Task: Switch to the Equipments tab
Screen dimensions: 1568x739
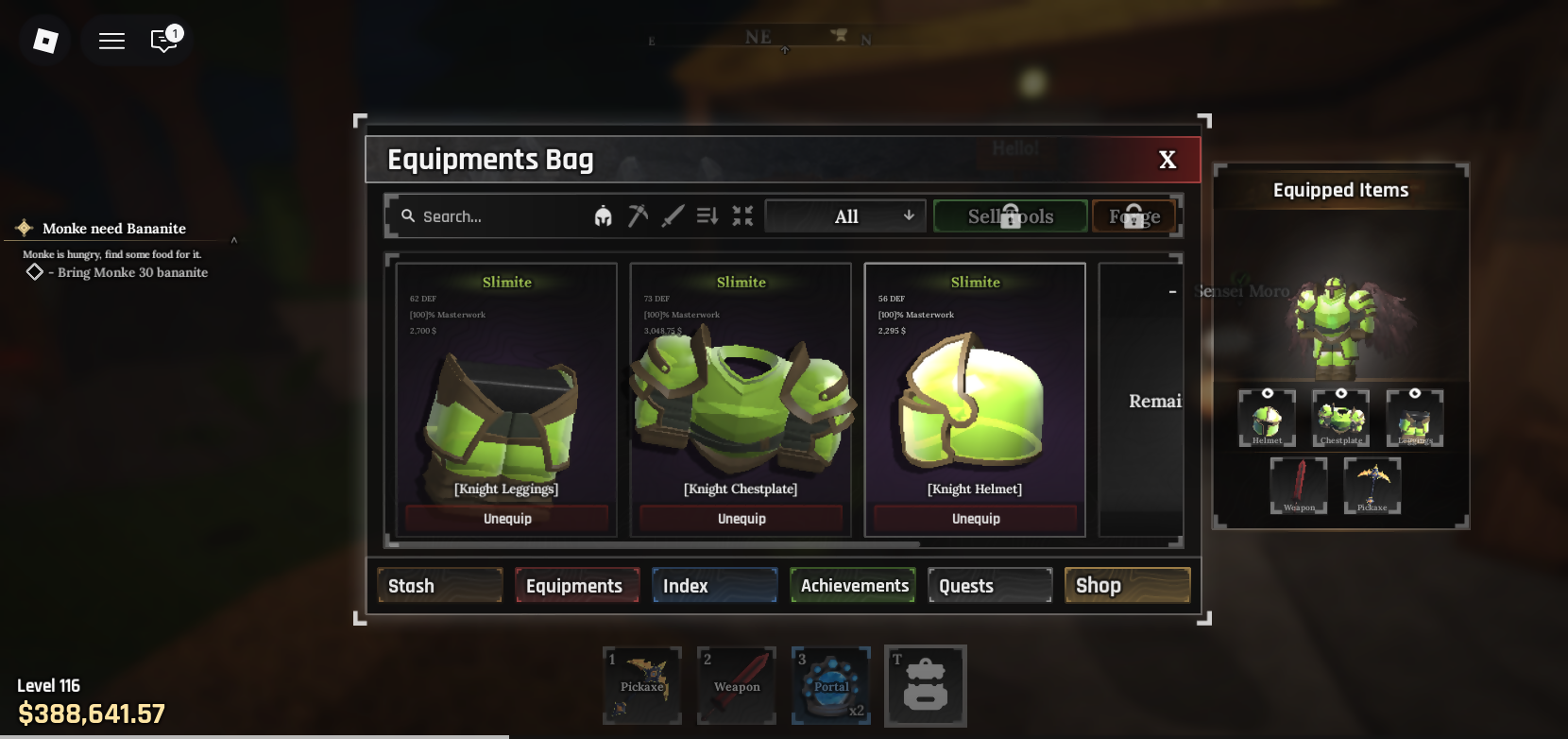Action: point(576,586)
